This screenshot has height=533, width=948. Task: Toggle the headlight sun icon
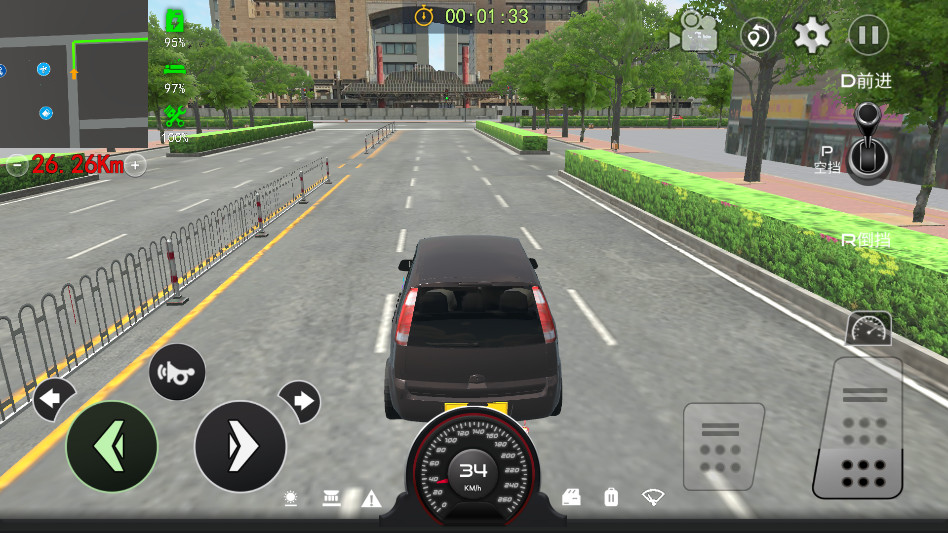pos(291,498)
